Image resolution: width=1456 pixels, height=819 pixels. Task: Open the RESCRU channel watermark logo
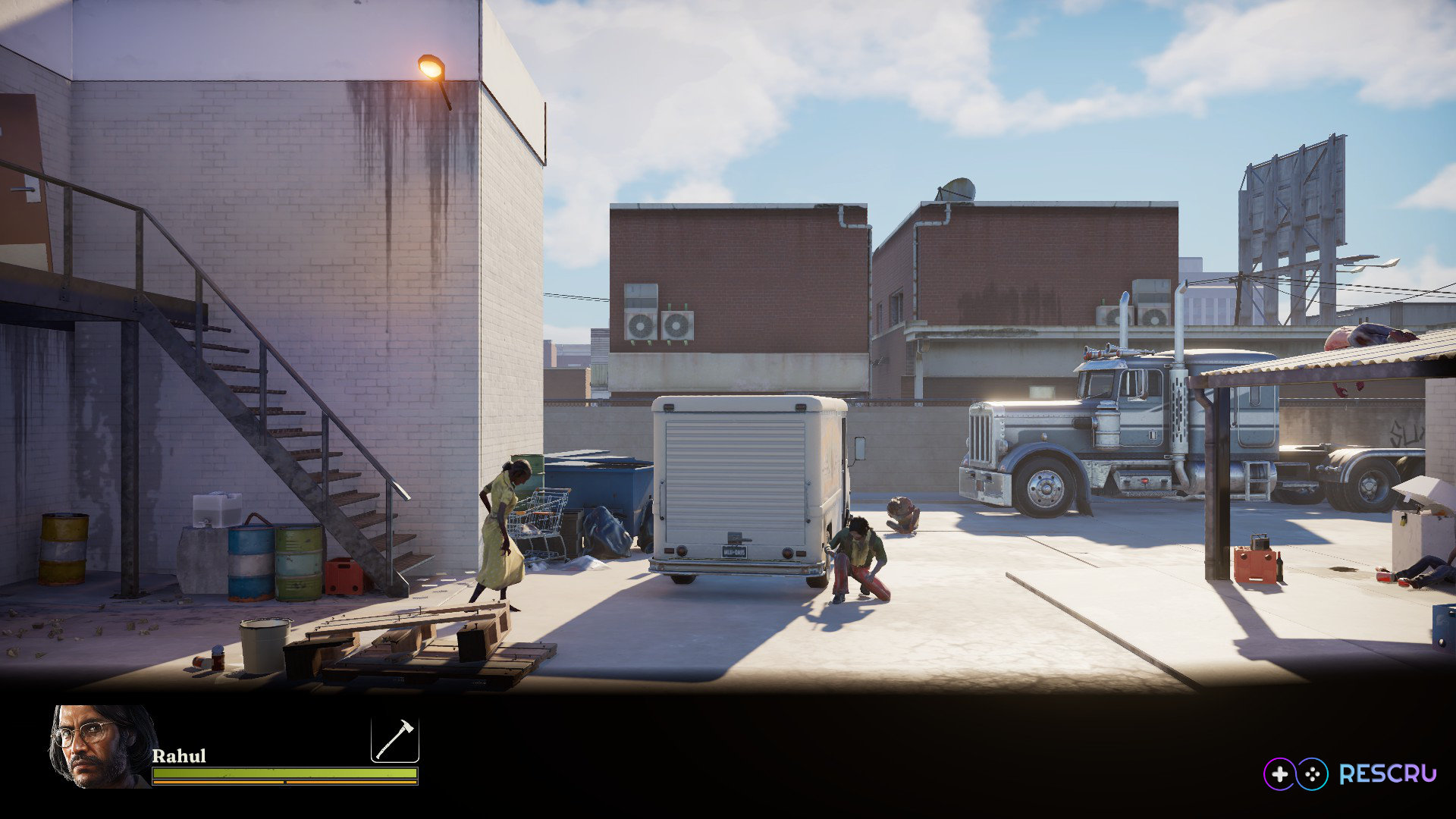(x=1349, y=773)
